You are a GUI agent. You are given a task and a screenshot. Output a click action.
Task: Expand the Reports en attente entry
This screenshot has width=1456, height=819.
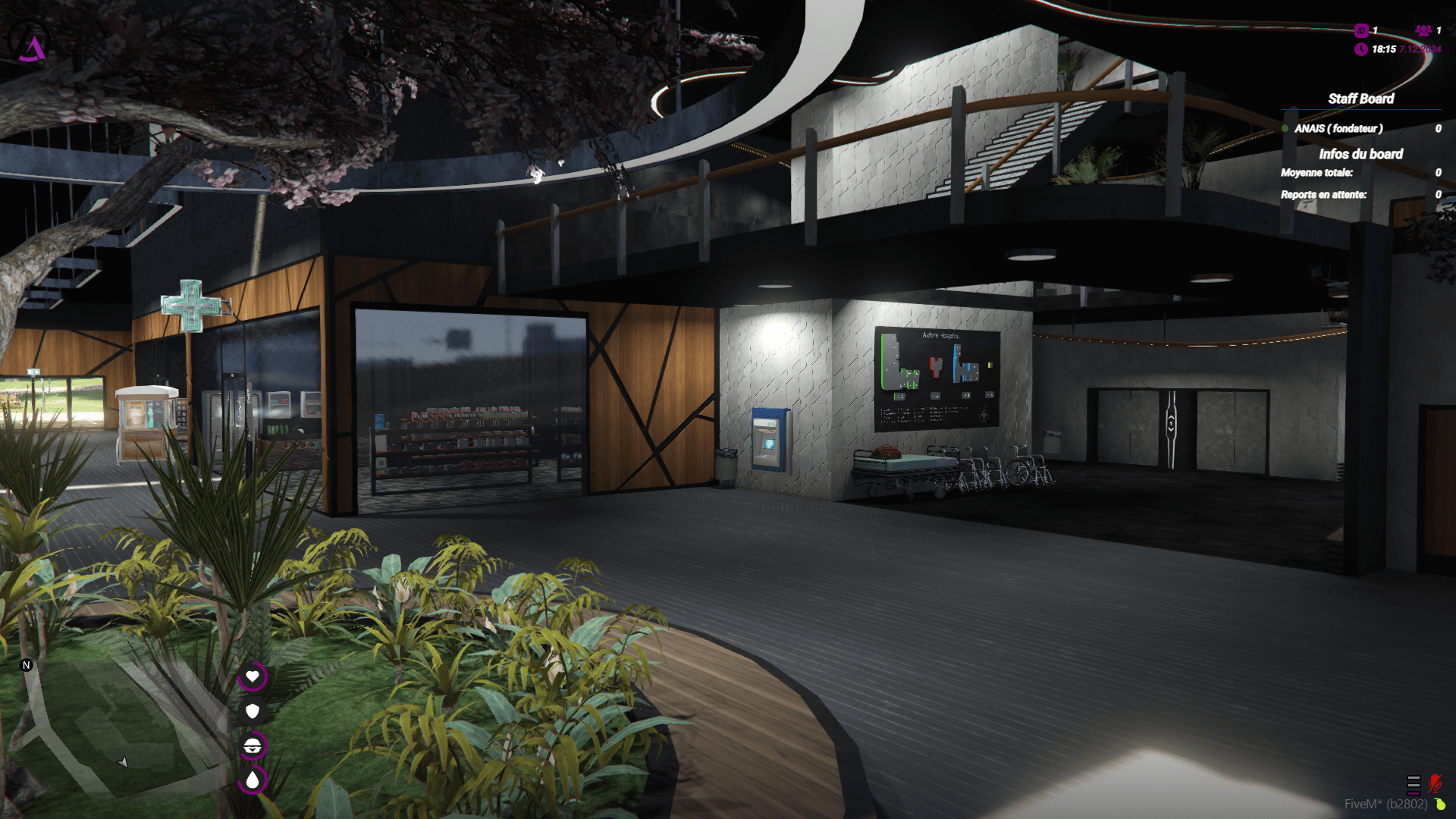(1324, 195)
